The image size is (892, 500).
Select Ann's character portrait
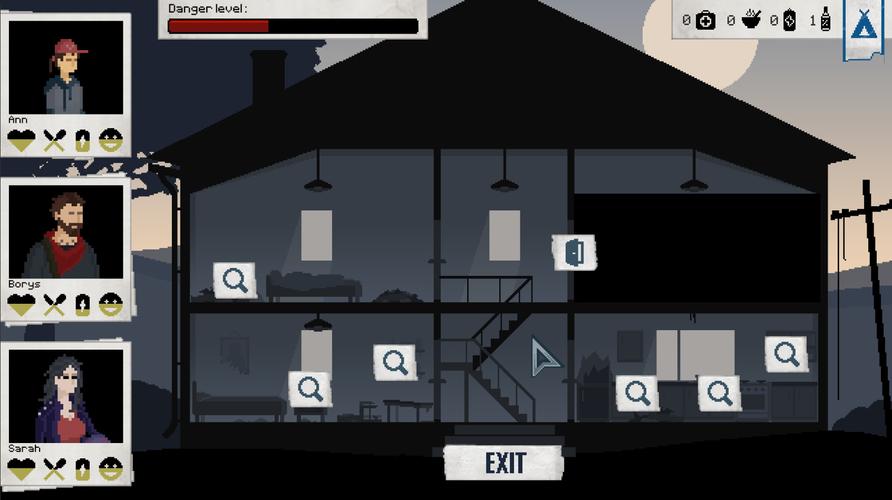click(66, 68)
